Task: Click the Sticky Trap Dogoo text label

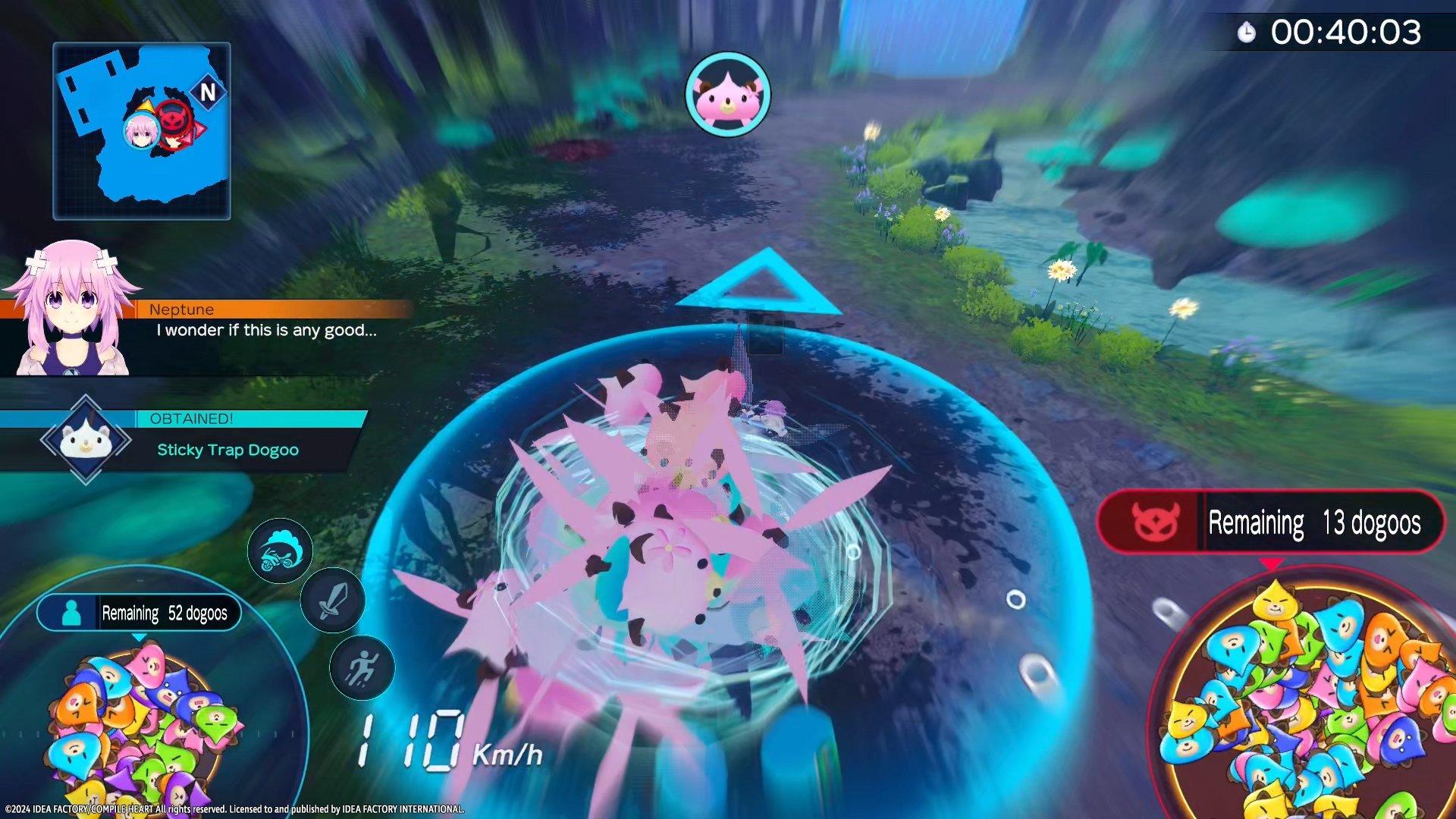Action: pyautogui.click(x=227, y=450)
